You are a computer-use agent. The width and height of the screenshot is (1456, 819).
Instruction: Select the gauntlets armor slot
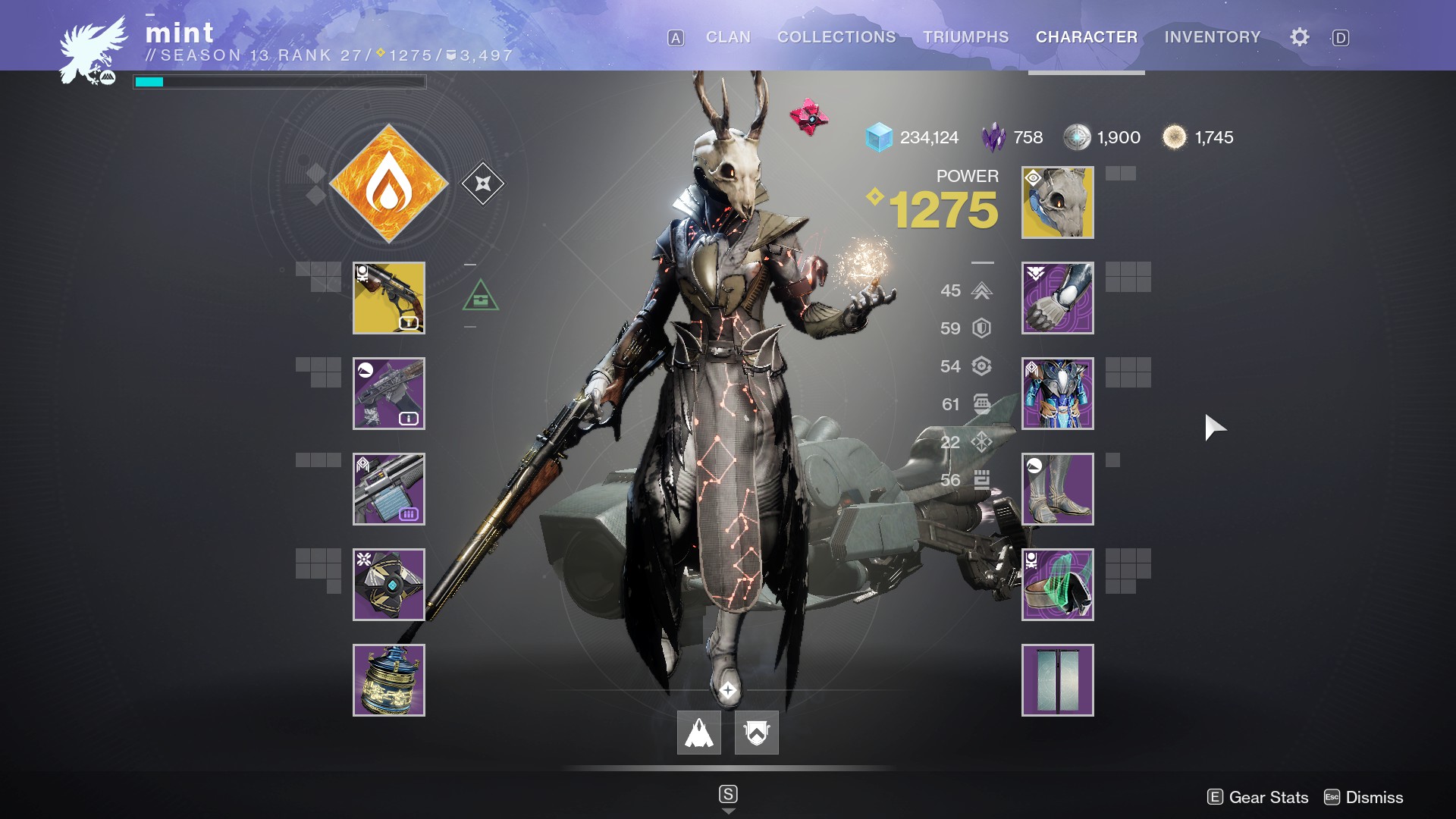1058,298
